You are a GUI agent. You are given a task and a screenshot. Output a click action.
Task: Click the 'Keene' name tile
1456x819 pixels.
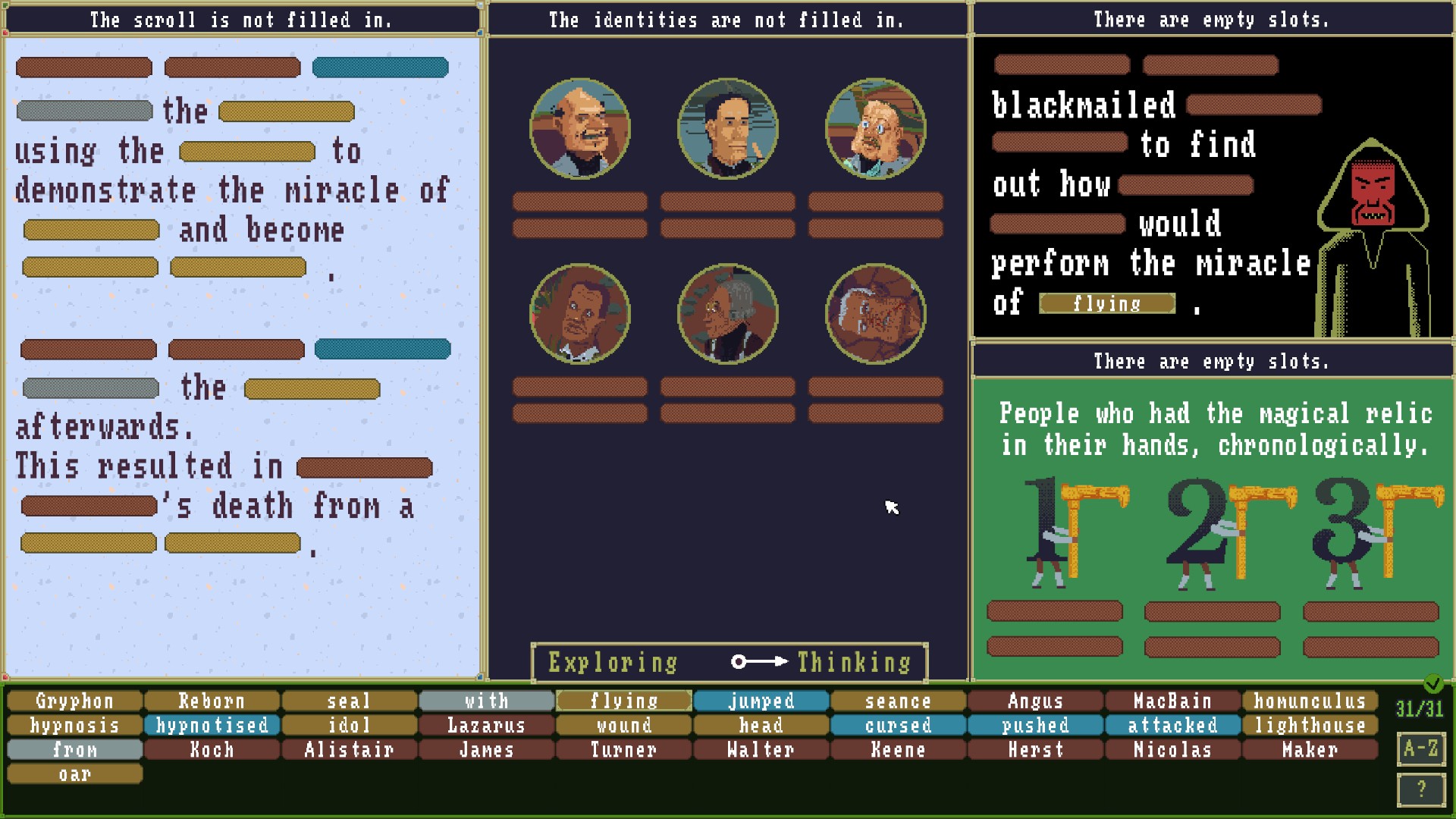point(898,750)
